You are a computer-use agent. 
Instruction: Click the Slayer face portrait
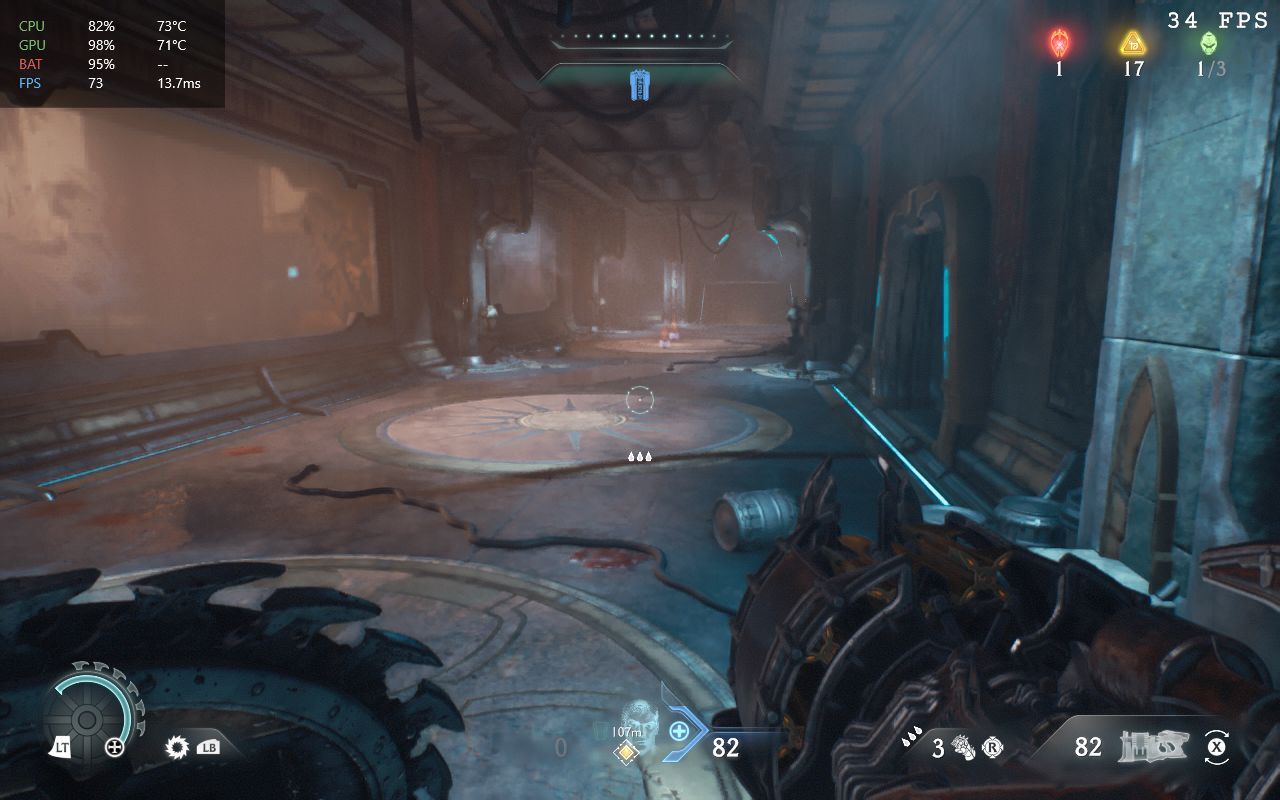(x=638, y=719)
